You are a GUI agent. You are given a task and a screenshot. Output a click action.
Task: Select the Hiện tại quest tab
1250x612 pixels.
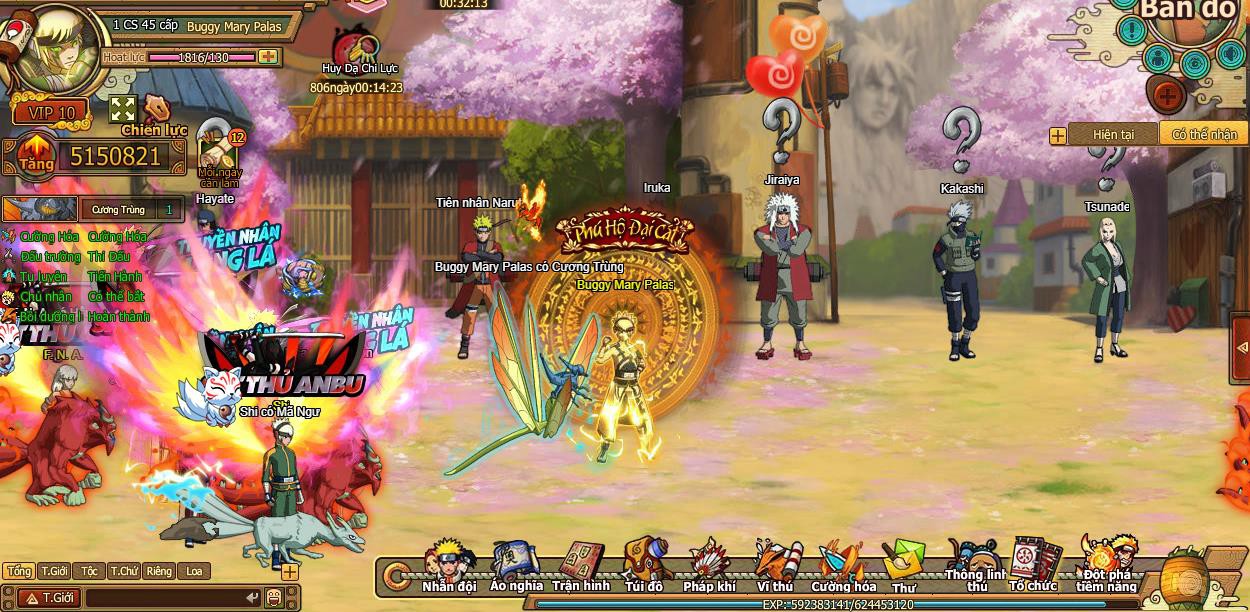(x=1113, y=134)
